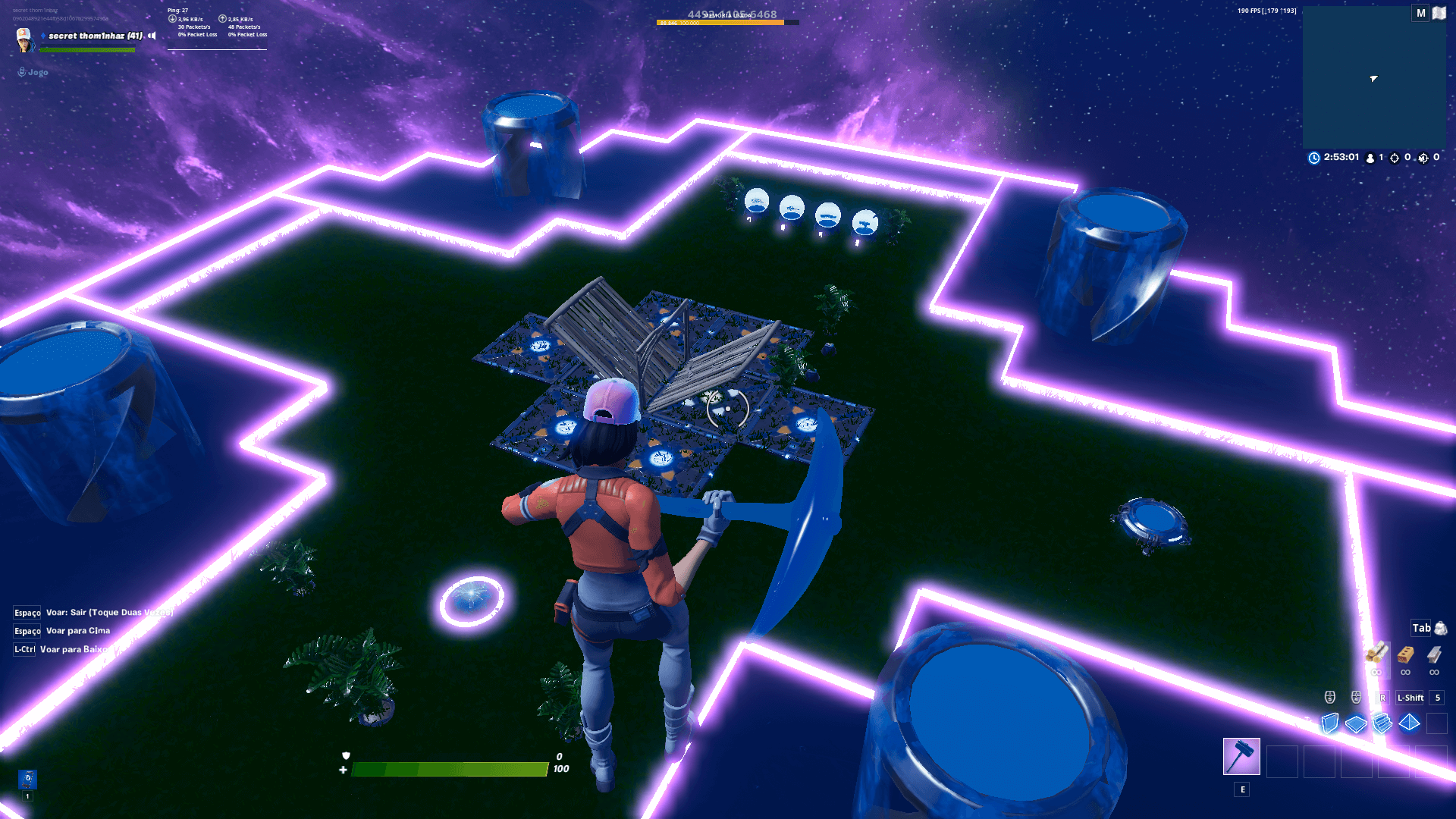Viewport: 1456px width, 819px height.
Task: Click the eliminations crosshair icon below the minimap
Action: tap(1393, 158)
